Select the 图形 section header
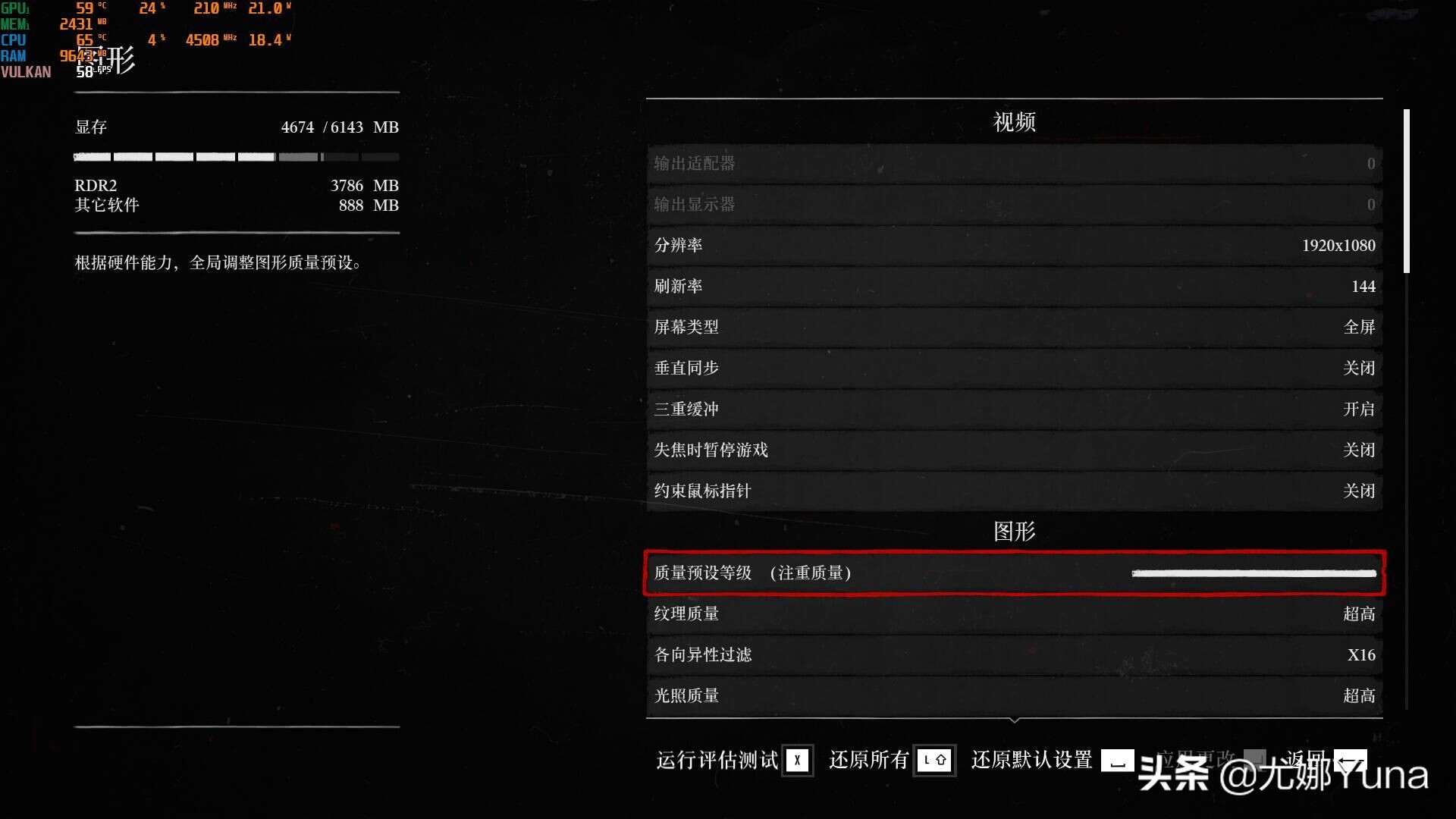 click(x=1014, y=532)
